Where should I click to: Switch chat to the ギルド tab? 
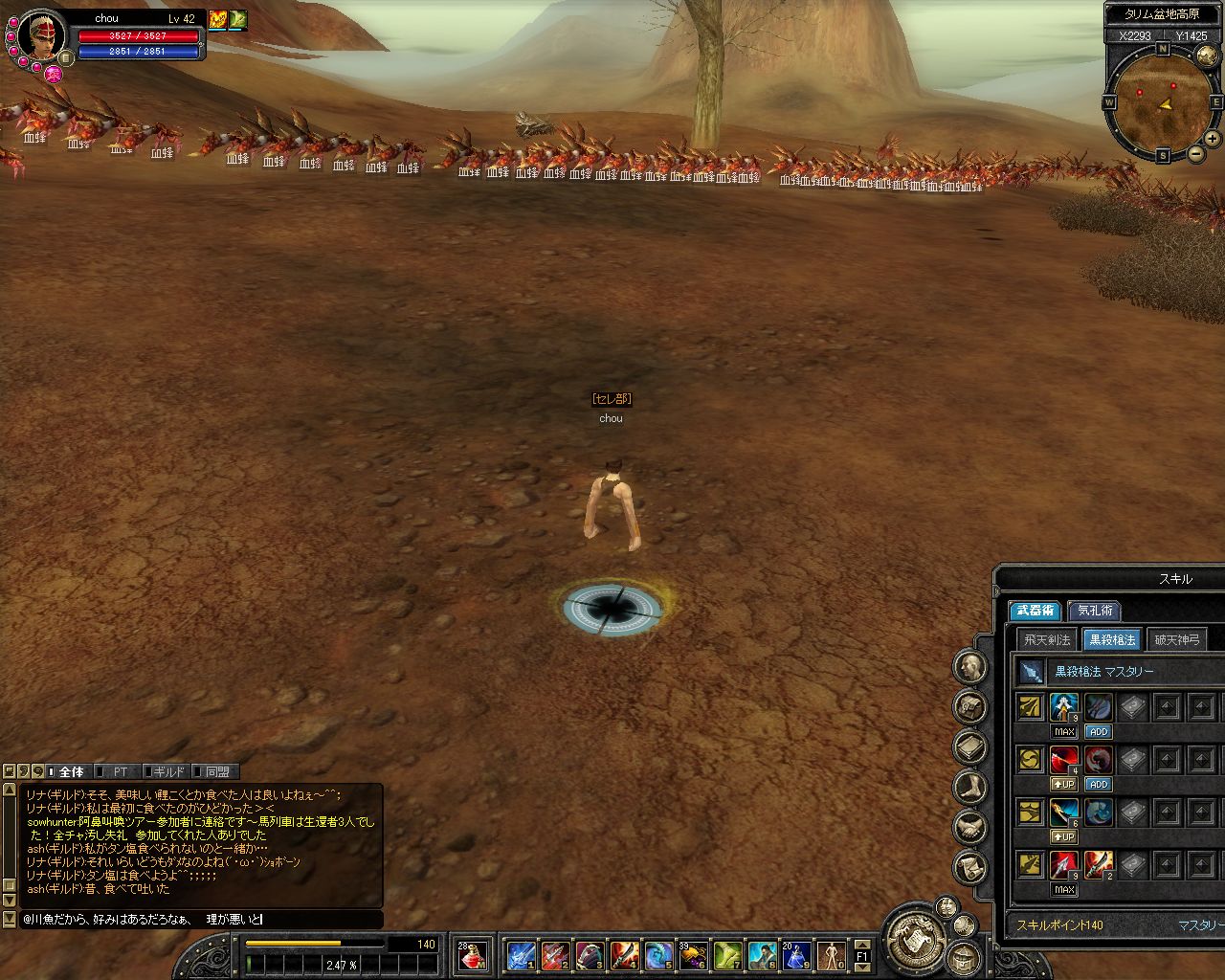(167, 771)
